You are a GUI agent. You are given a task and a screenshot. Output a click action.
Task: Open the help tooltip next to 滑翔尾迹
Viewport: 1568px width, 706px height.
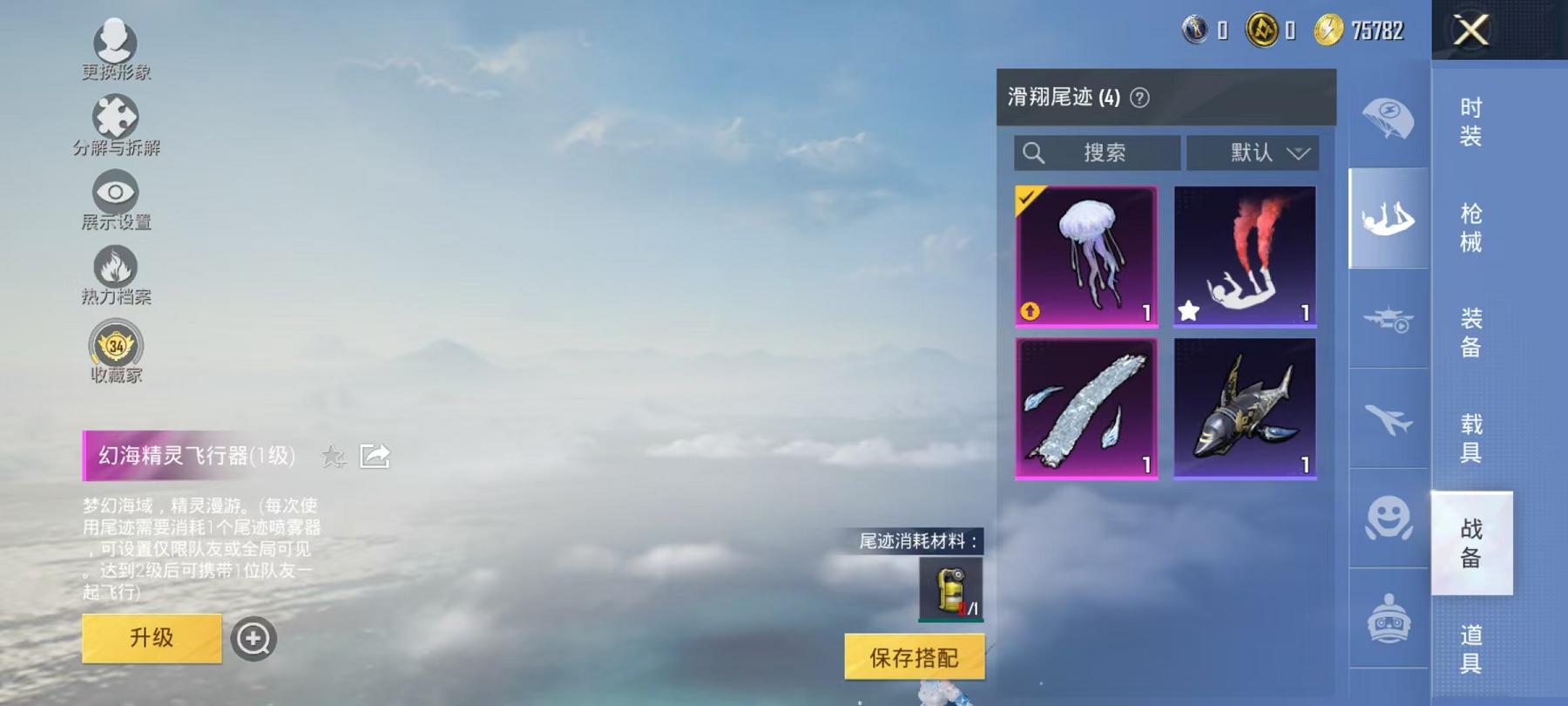(x=1140, y=98)
